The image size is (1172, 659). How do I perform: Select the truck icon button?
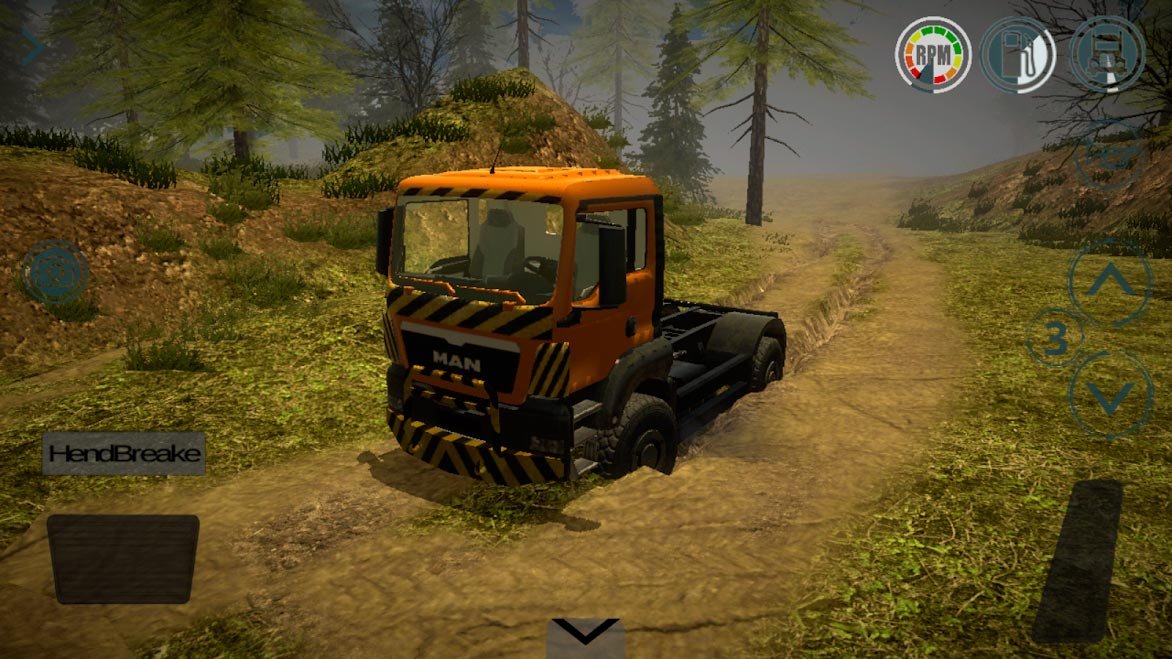(x=1107, y=54)
